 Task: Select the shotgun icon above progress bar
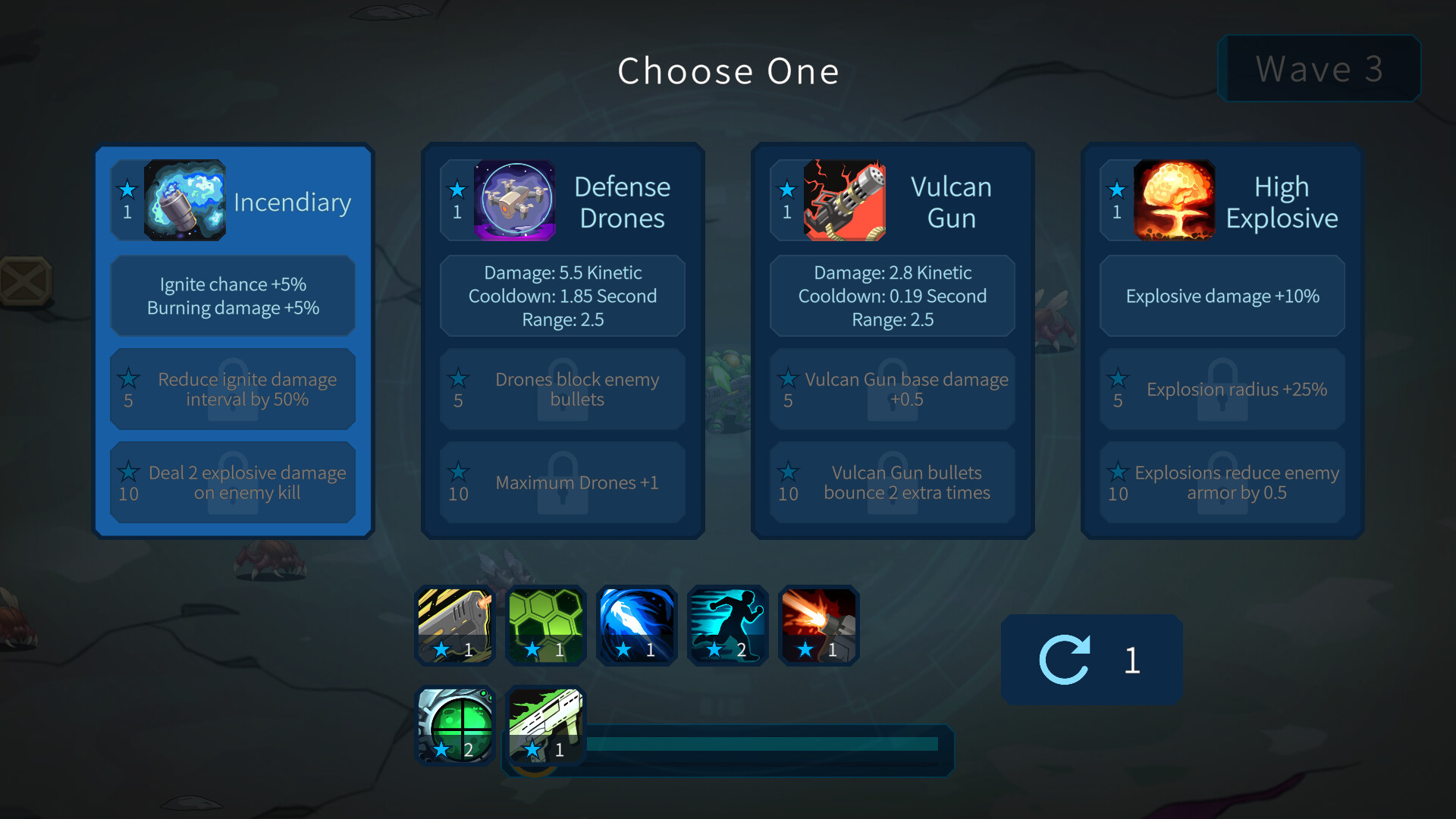(x=545, y=724)
